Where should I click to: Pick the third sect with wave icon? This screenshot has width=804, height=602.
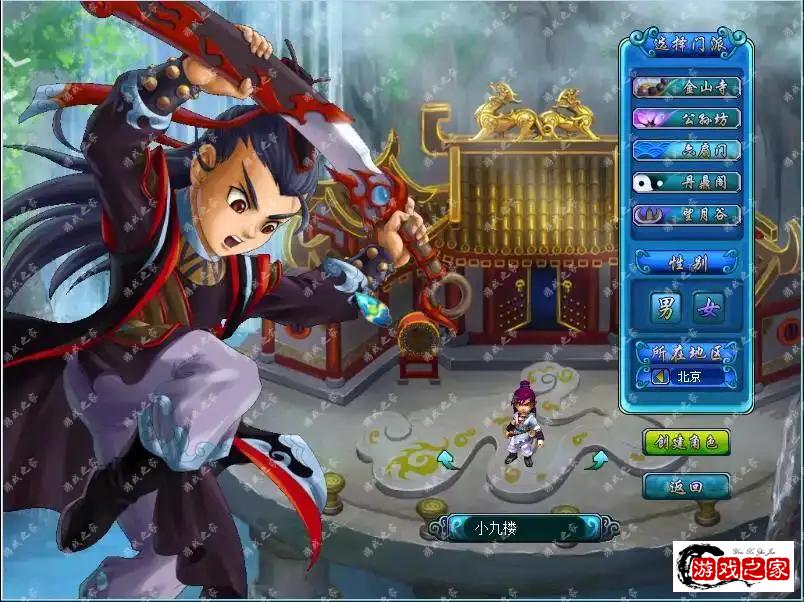[686, 150]
